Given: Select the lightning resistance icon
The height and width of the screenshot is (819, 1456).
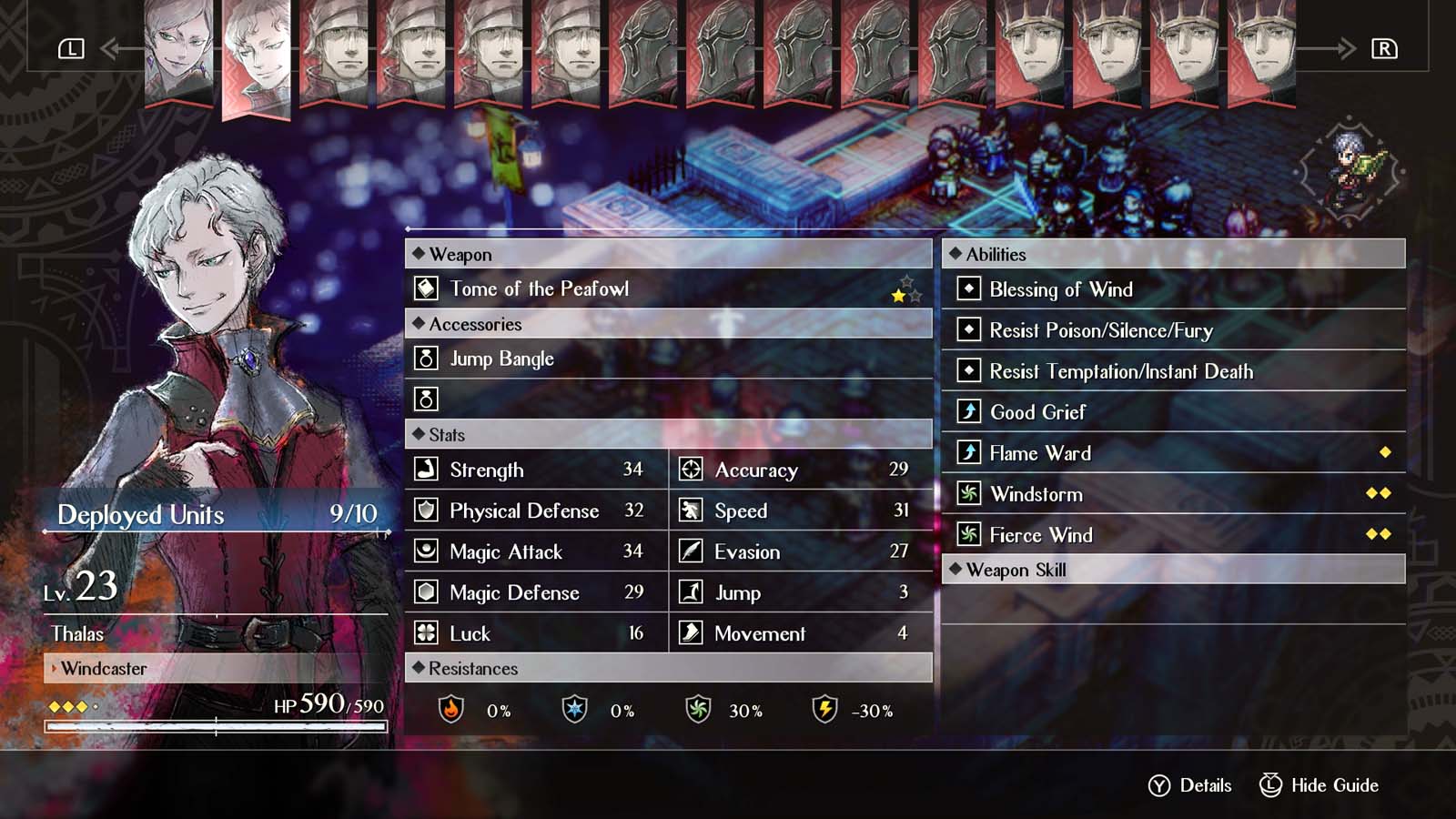Looking at the screenshot, I should pos(824,711).
